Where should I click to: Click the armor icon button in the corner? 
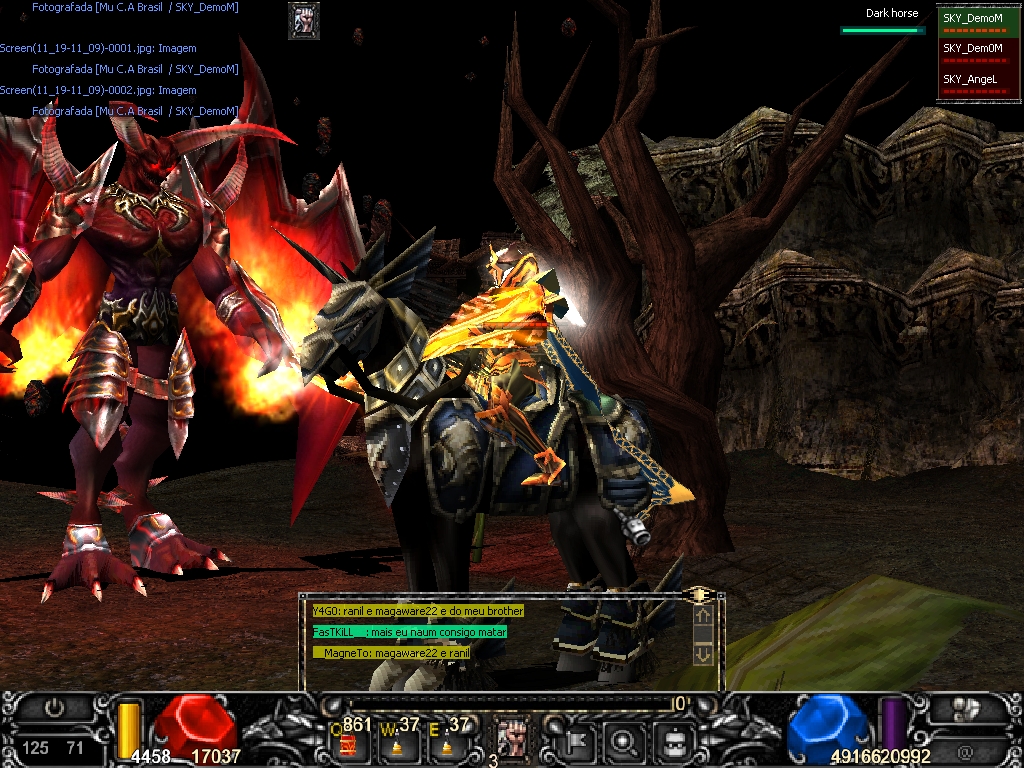pos(965,709)
